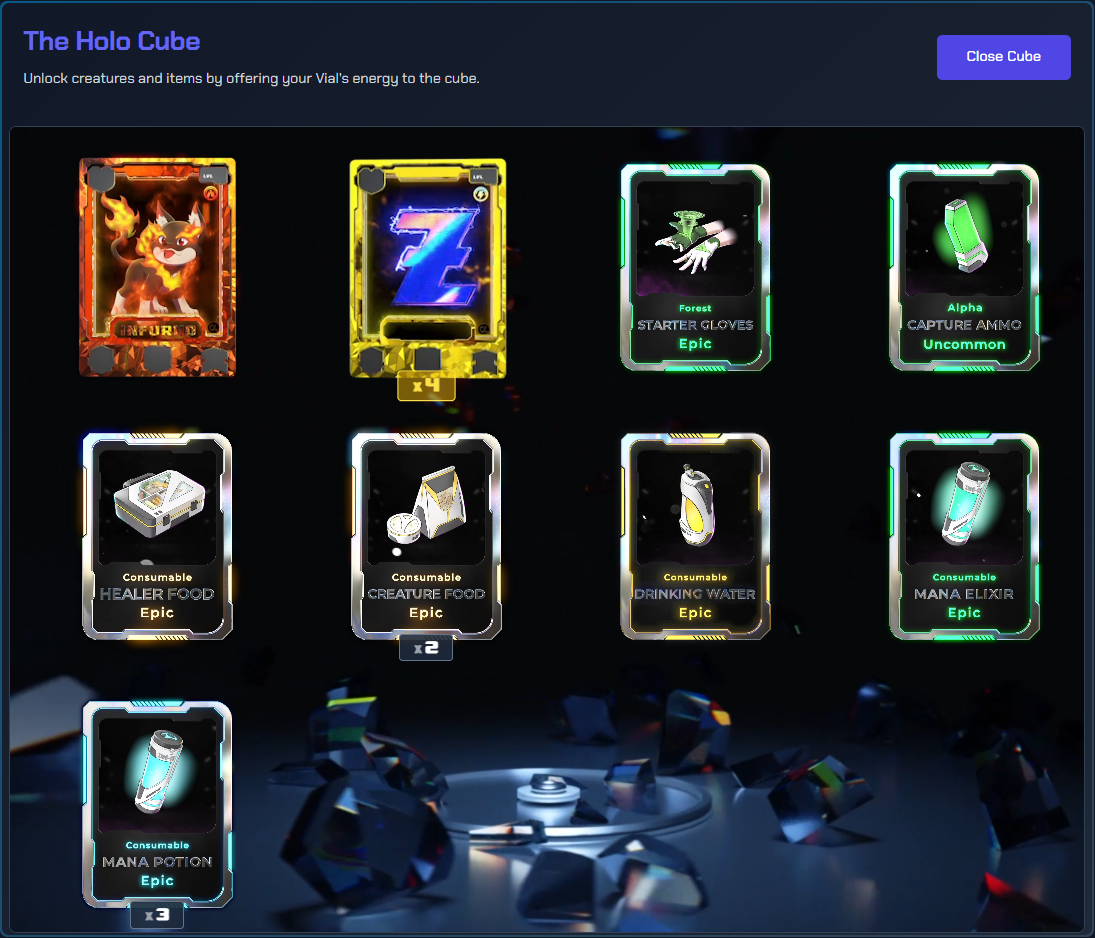Select the Capture Ammo Uncommon card
This screenshot has width=1095, height=938.
pyautogui.click(x=964, y=267)
